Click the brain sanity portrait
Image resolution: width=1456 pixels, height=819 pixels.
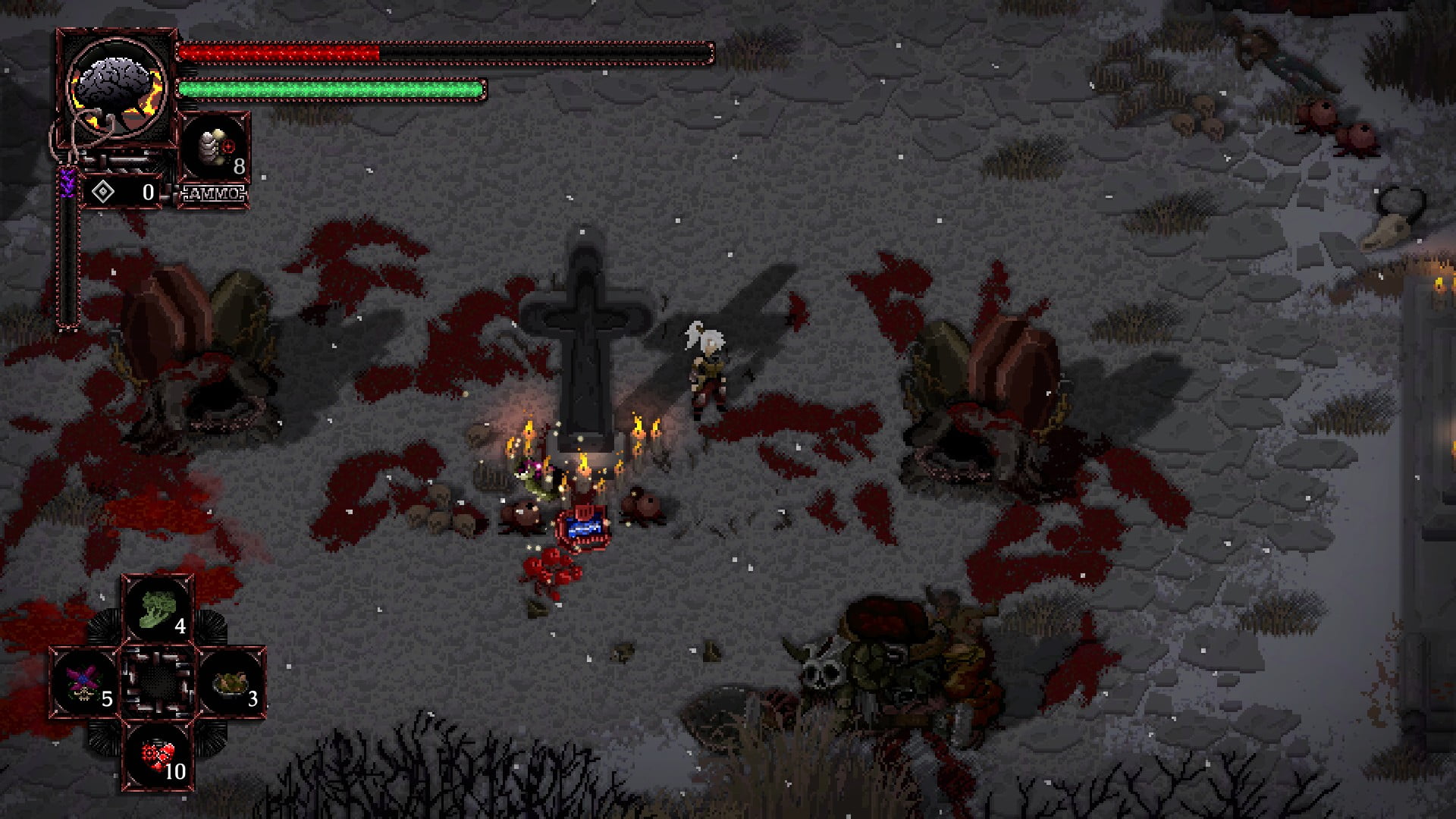pos(116,87)
